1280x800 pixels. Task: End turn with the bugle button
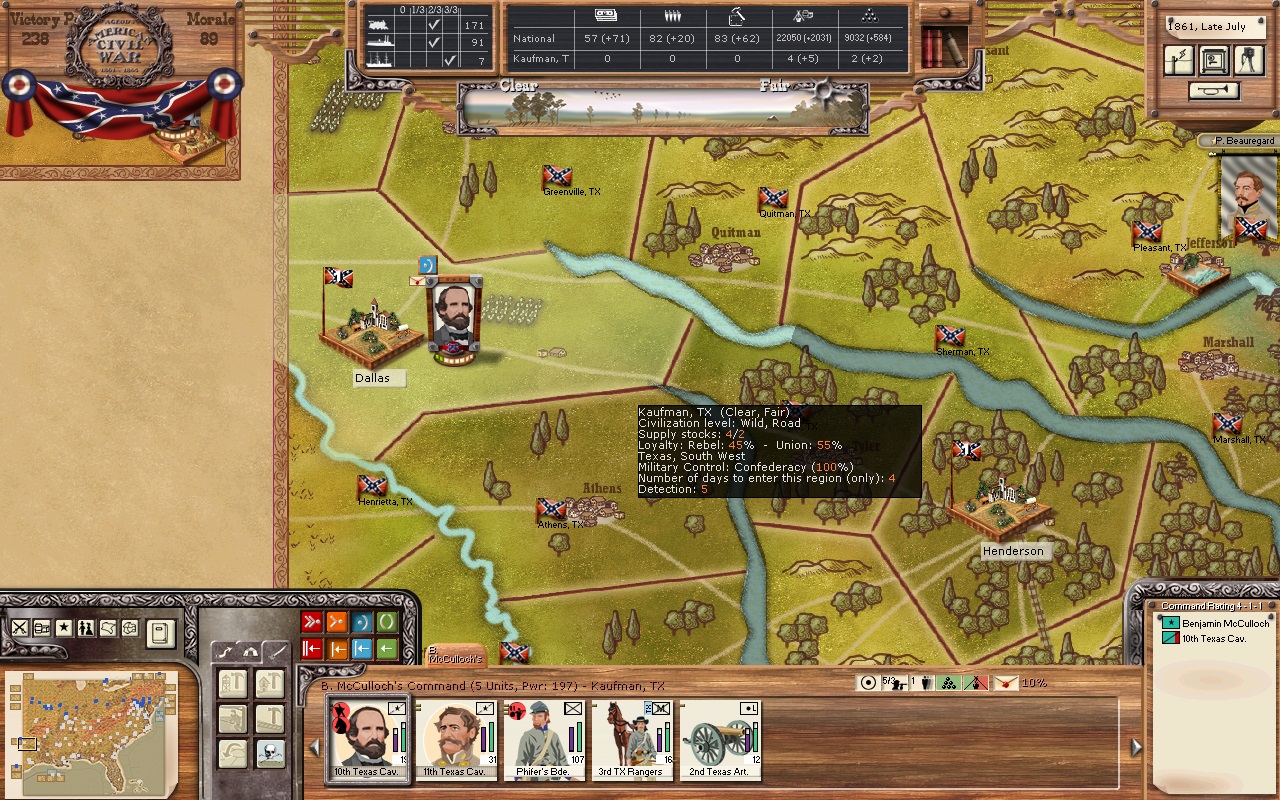tap(1214, 91)
